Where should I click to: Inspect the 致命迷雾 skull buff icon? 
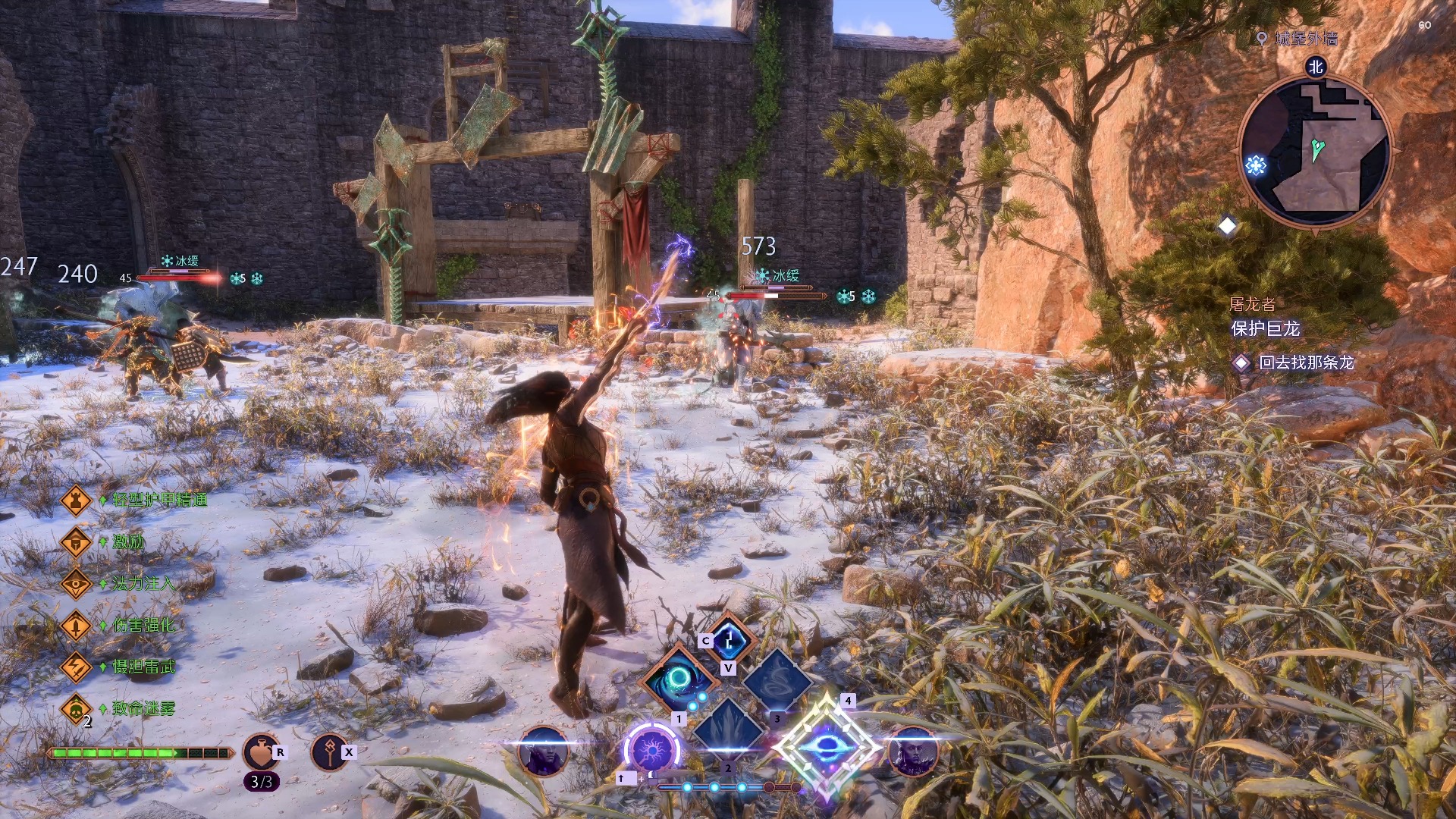[x=76, y=709]
